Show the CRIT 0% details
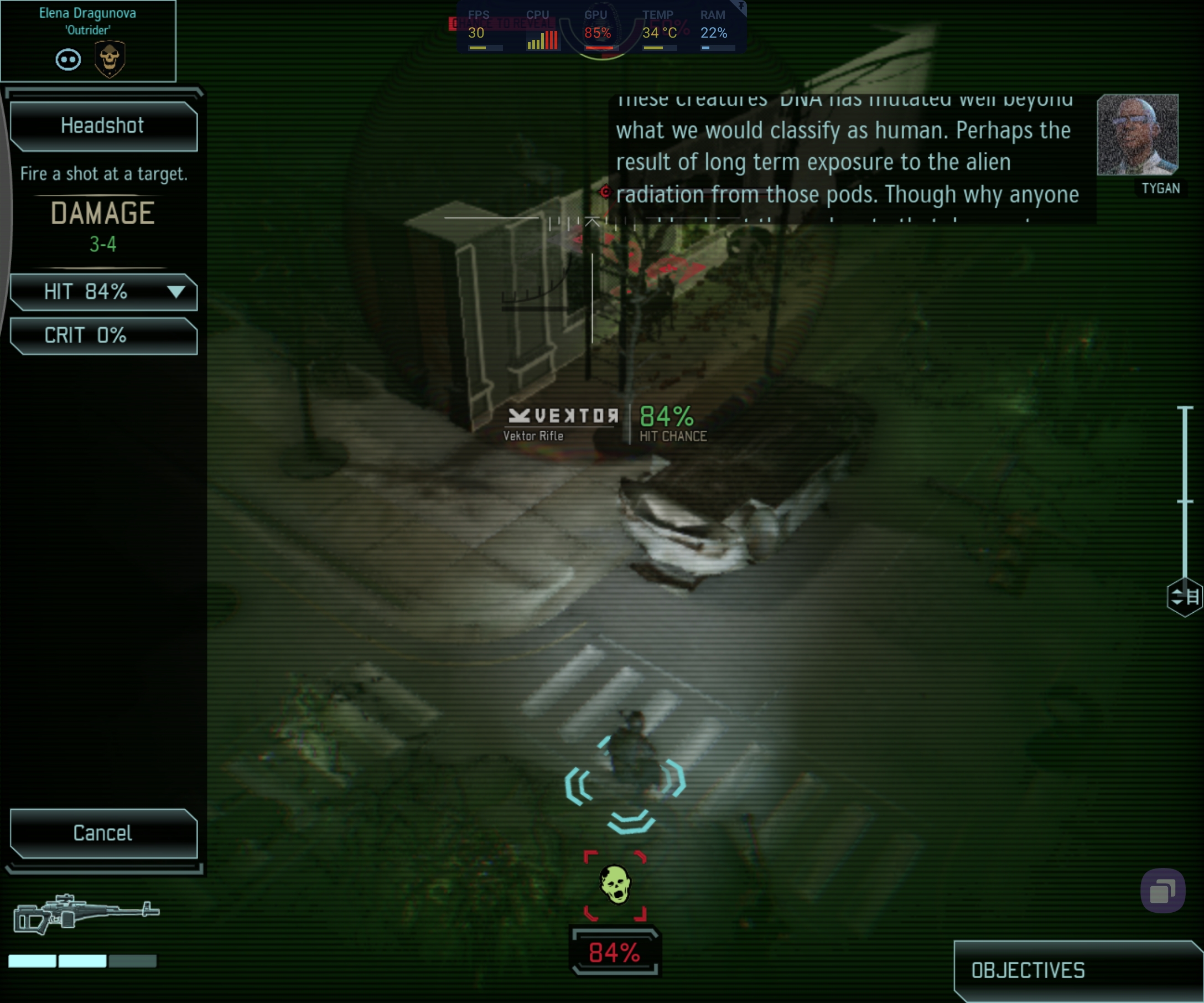 (x=103, y=335)
